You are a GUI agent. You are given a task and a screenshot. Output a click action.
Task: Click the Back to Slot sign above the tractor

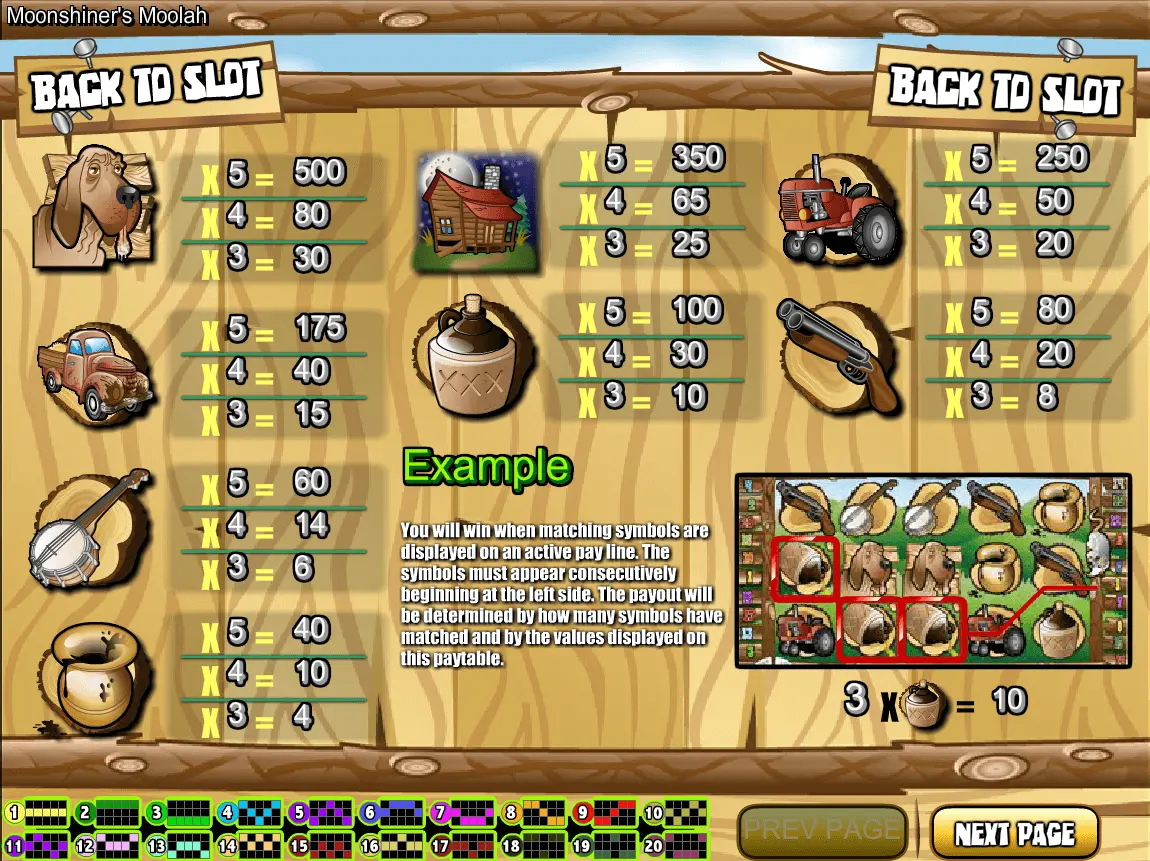pos(1004,90)
